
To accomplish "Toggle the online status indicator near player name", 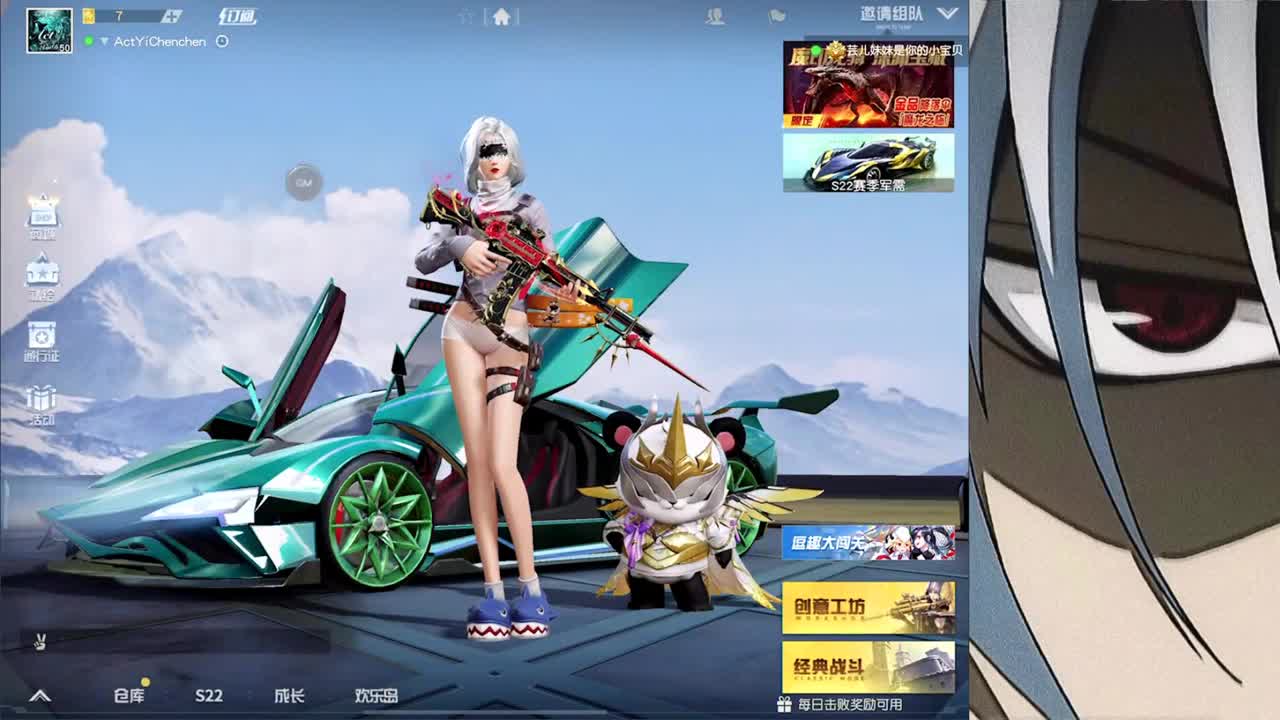I will (x=89, y=41).
